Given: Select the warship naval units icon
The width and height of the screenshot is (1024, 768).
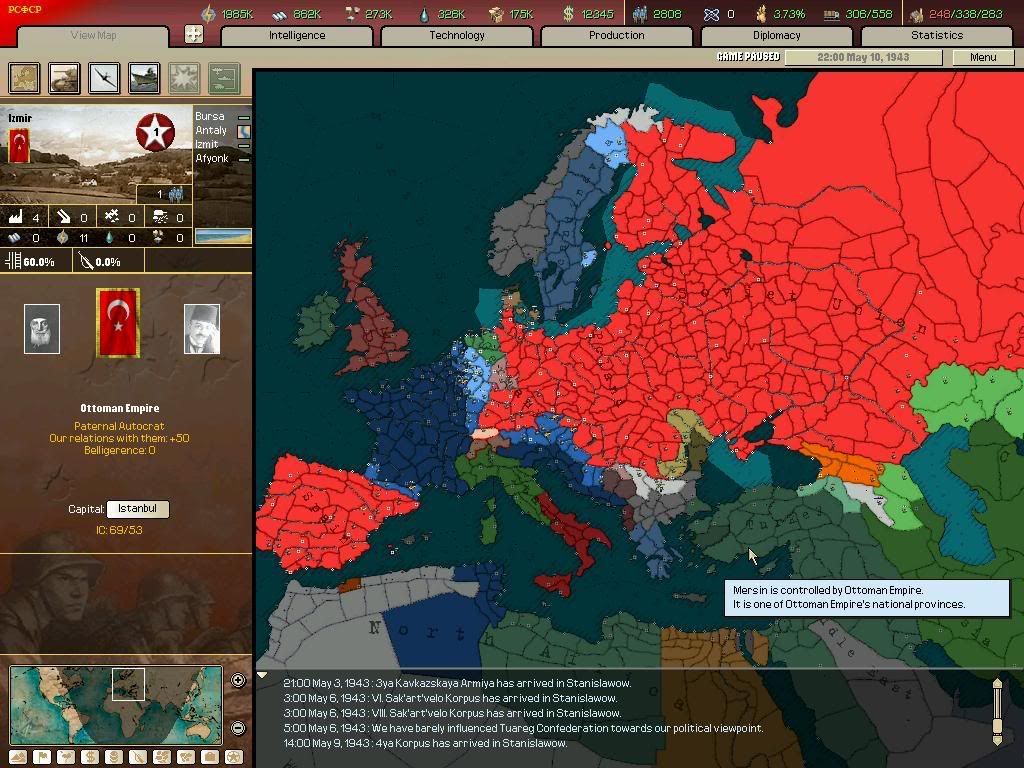Looking at the screenshot, I should 144,77.
